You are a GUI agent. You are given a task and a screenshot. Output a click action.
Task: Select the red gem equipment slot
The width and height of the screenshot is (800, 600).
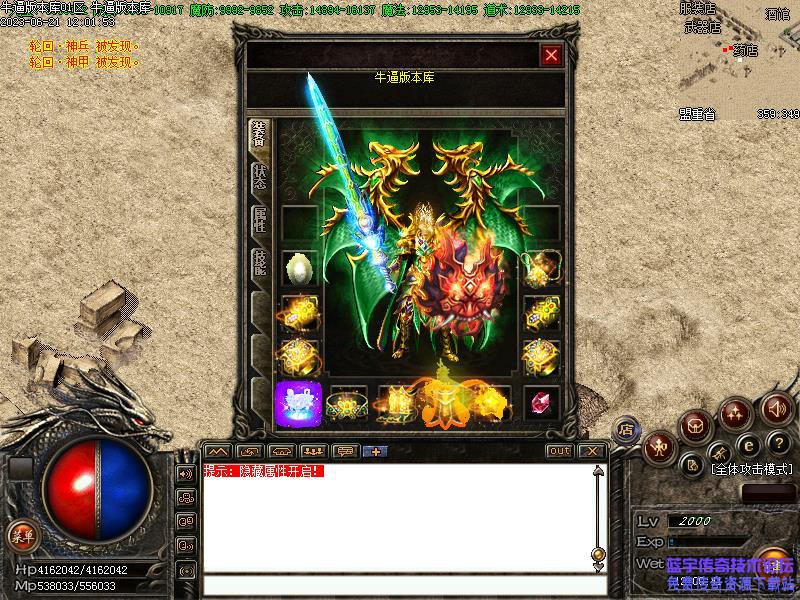(x=542, y=402)
